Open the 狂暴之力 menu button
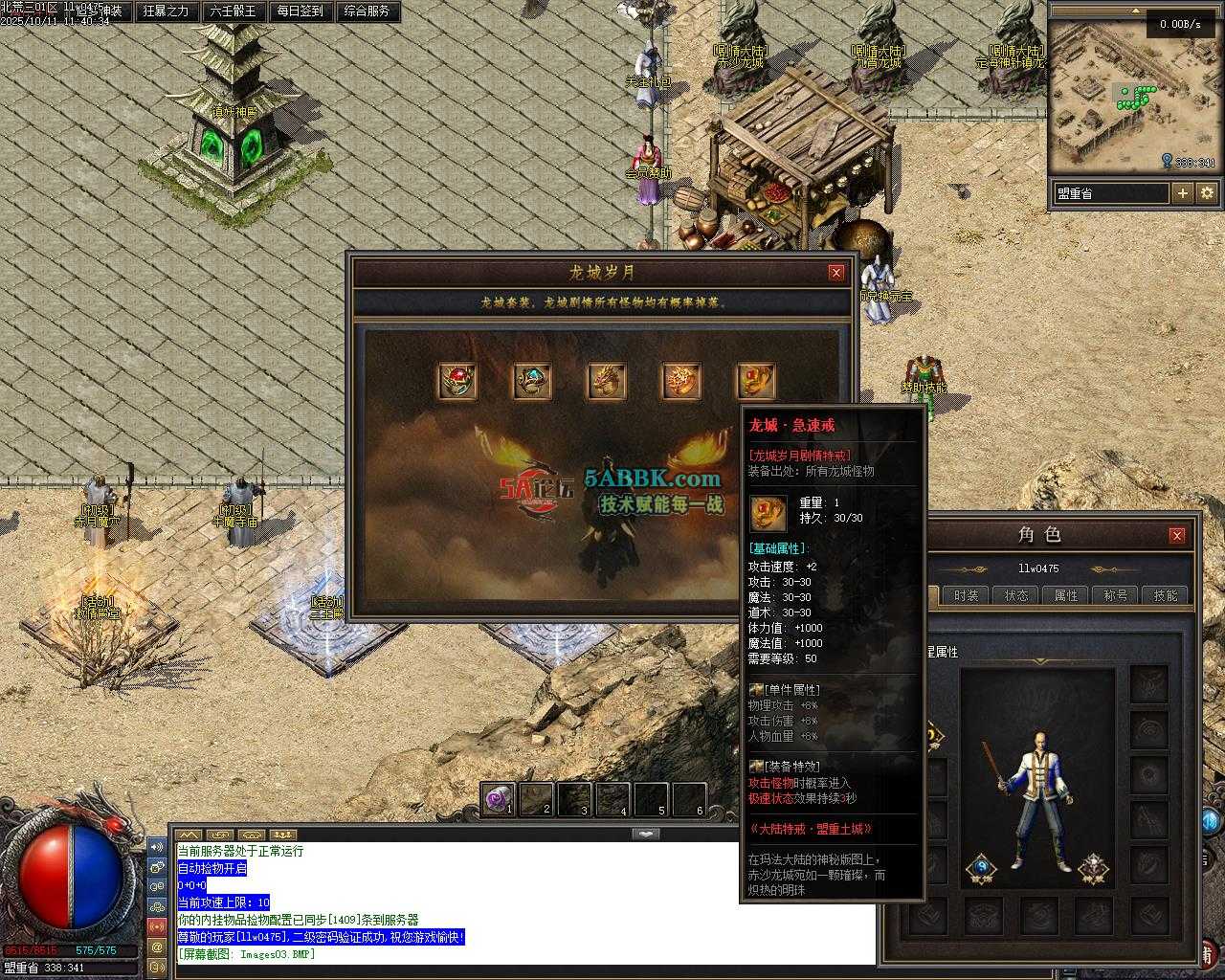Image resolution: width=1225 pixels, height=980 pixels. coord(166,11)
